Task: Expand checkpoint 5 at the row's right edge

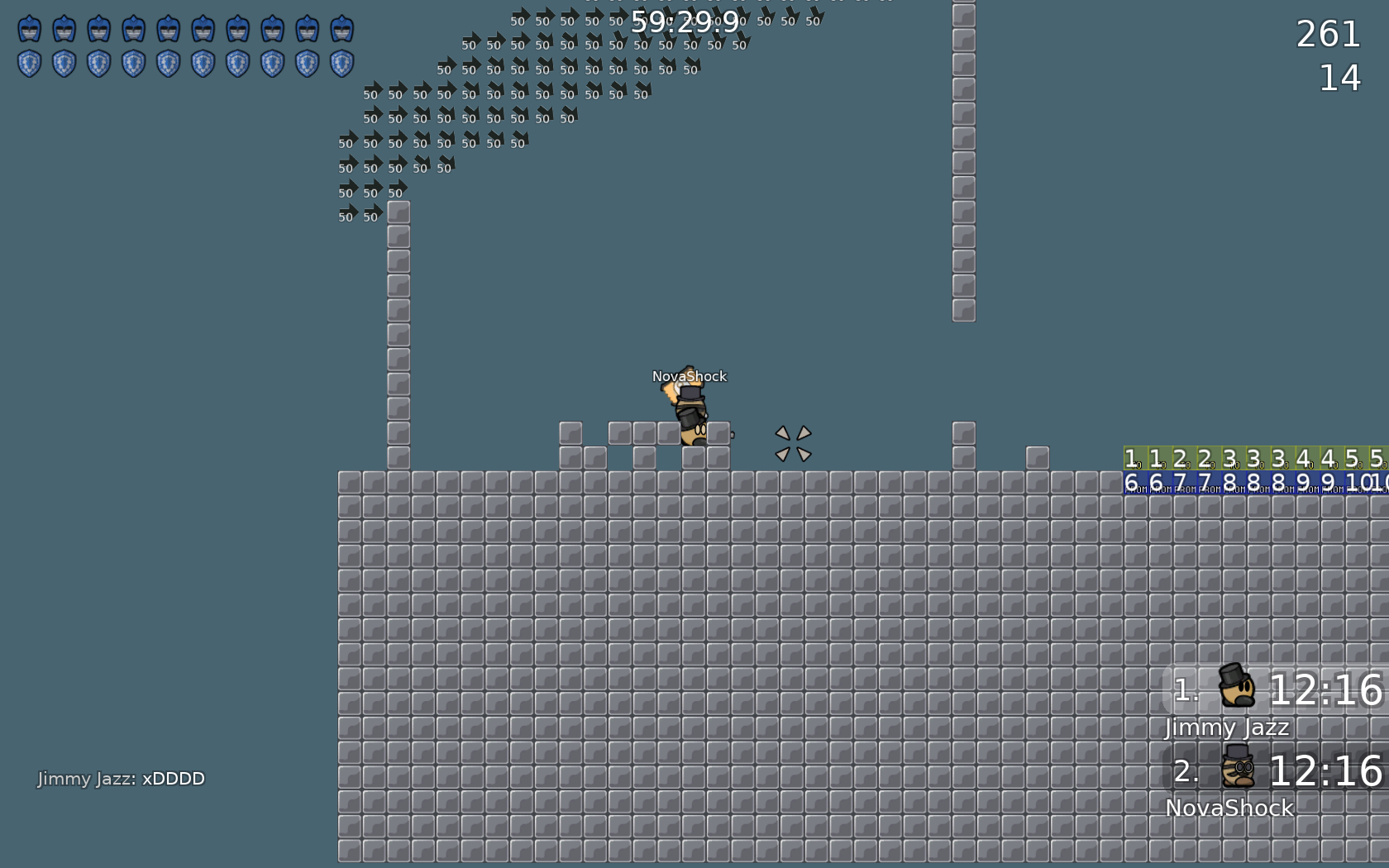Action: 1381,459
